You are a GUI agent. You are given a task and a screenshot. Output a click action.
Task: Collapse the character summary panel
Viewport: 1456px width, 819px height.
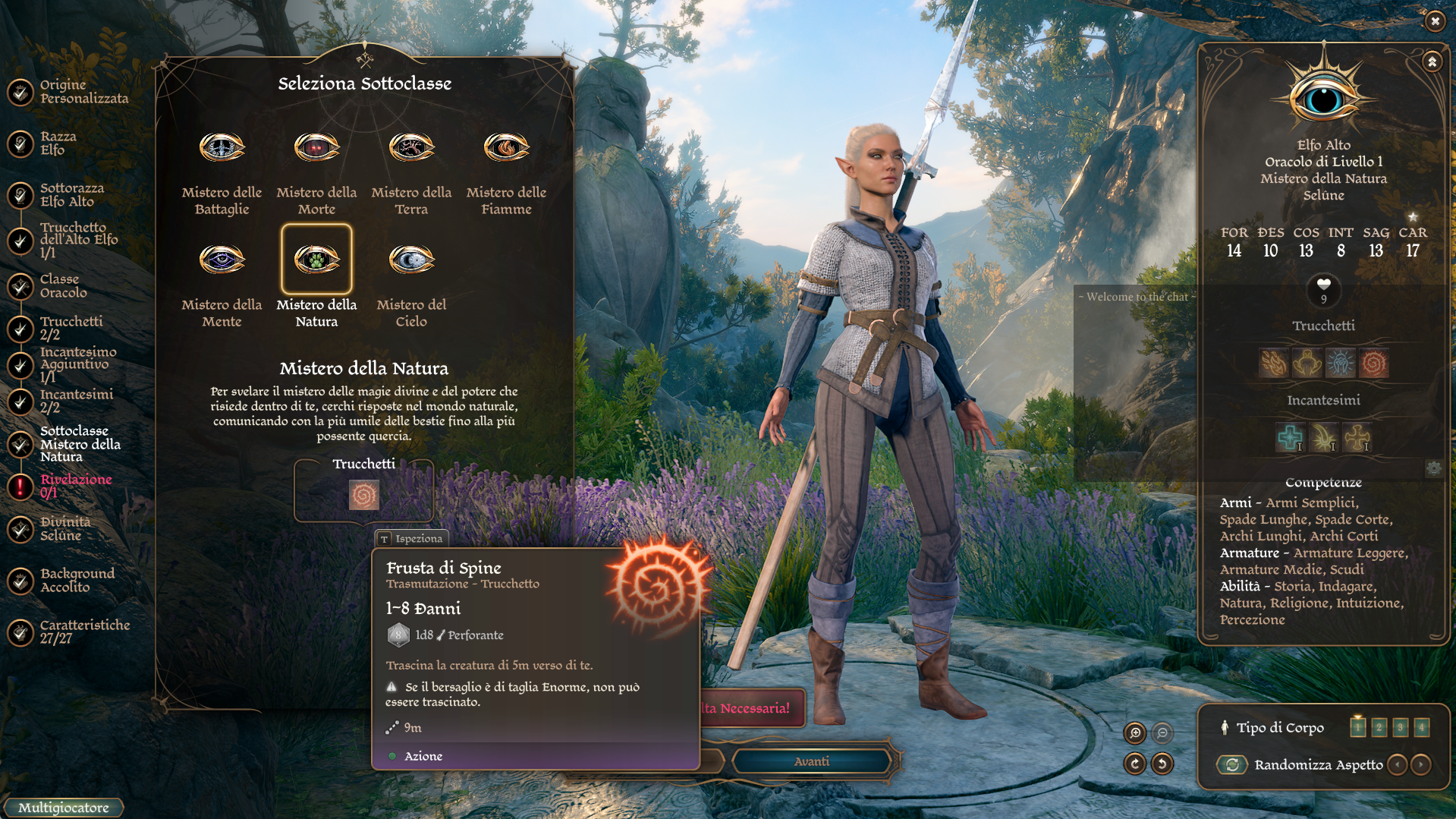pyautogui.click(x=1432, y=61)
